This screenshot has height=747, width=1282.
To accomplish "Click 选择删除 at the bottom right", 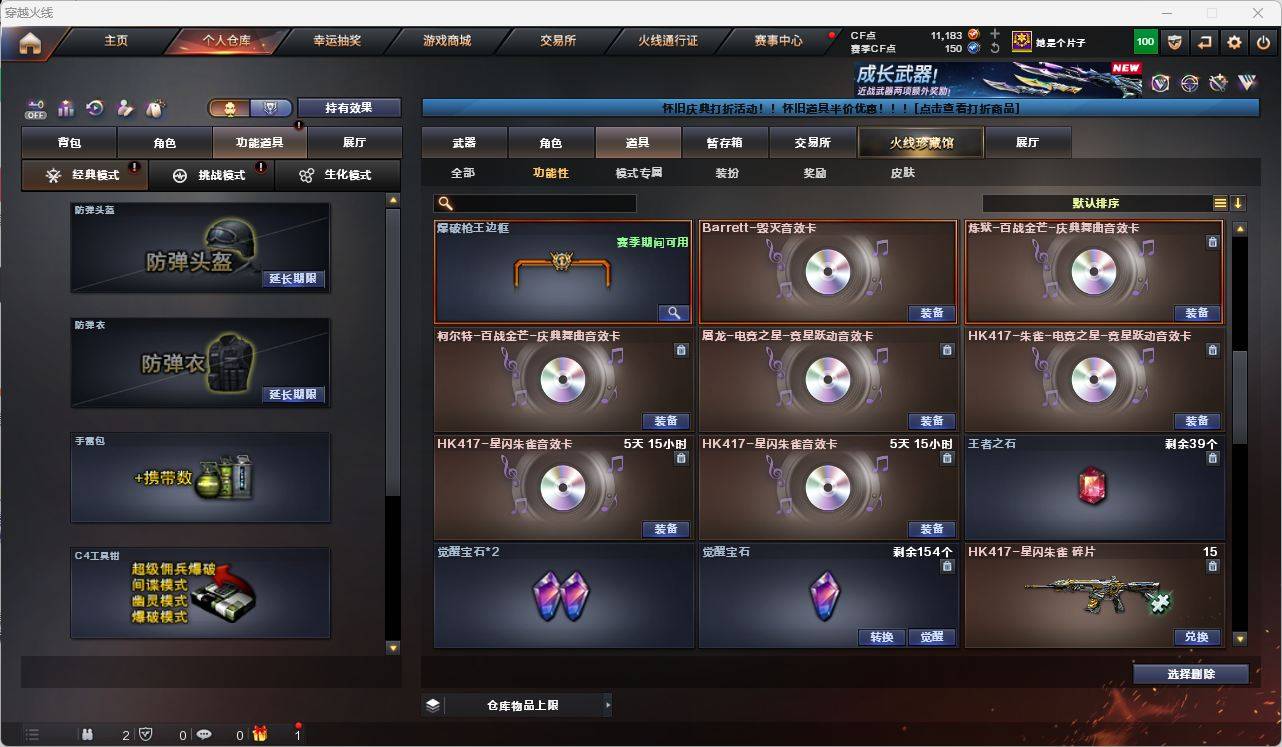I will (x=1191, y=673).
